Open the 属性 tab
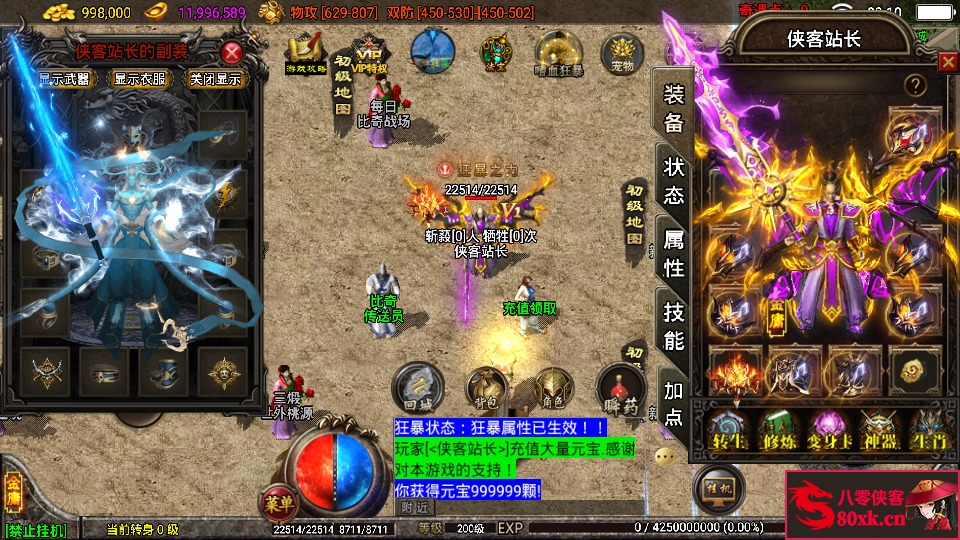Image resolution: width=960 pixels, height=540 pixels. point(675,254)
